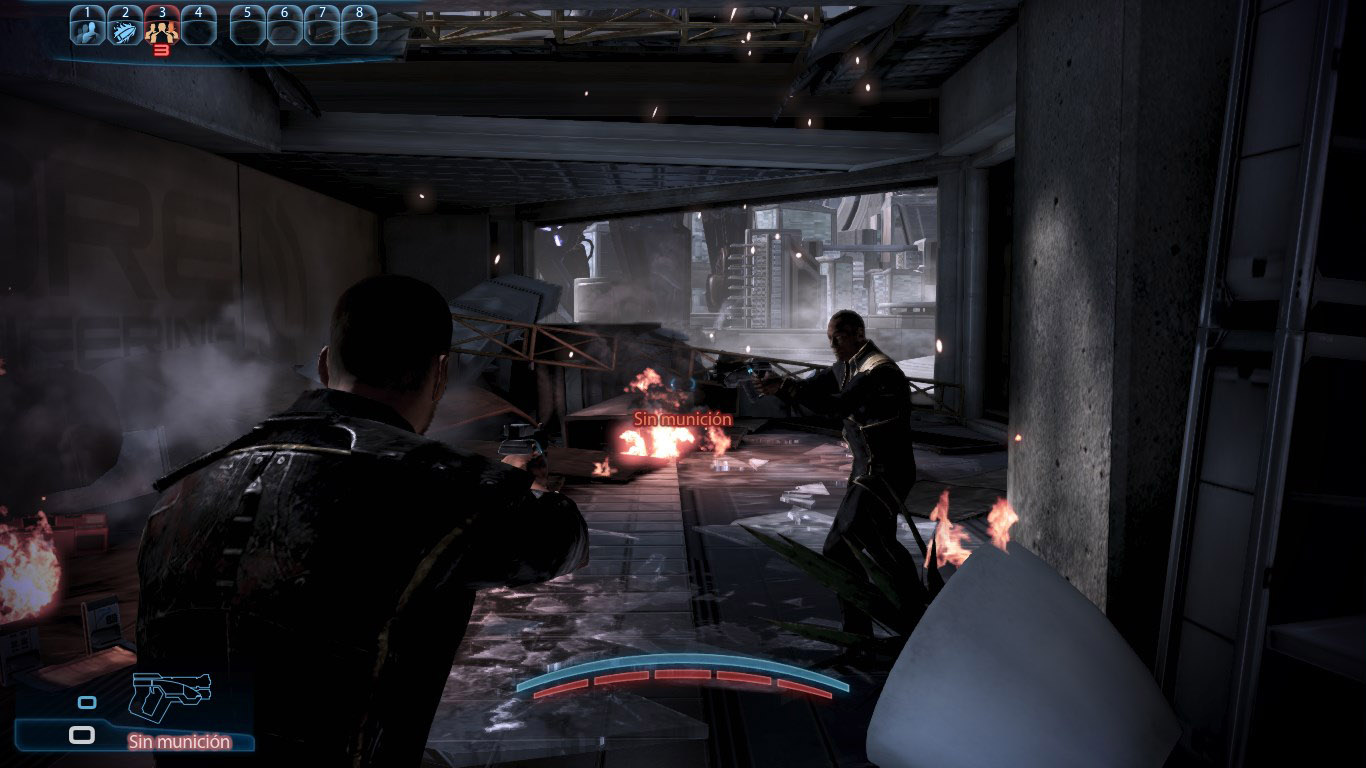Select the highlighted three-figures power in slot 3
The height and width of the screenshot is (768, 1366).
[161, 27]
